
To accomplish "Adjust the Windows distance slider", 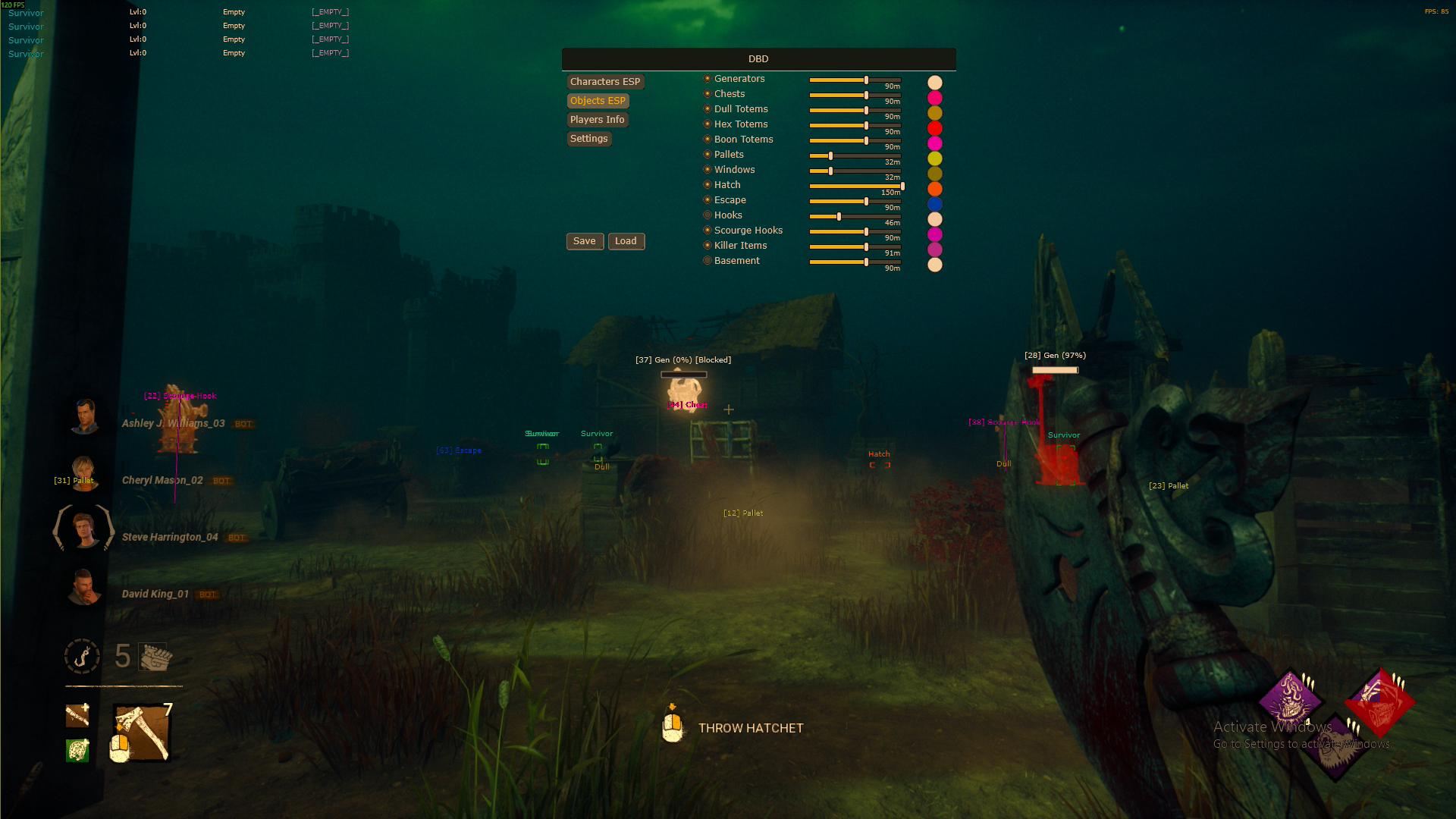I will pos(830,171).
